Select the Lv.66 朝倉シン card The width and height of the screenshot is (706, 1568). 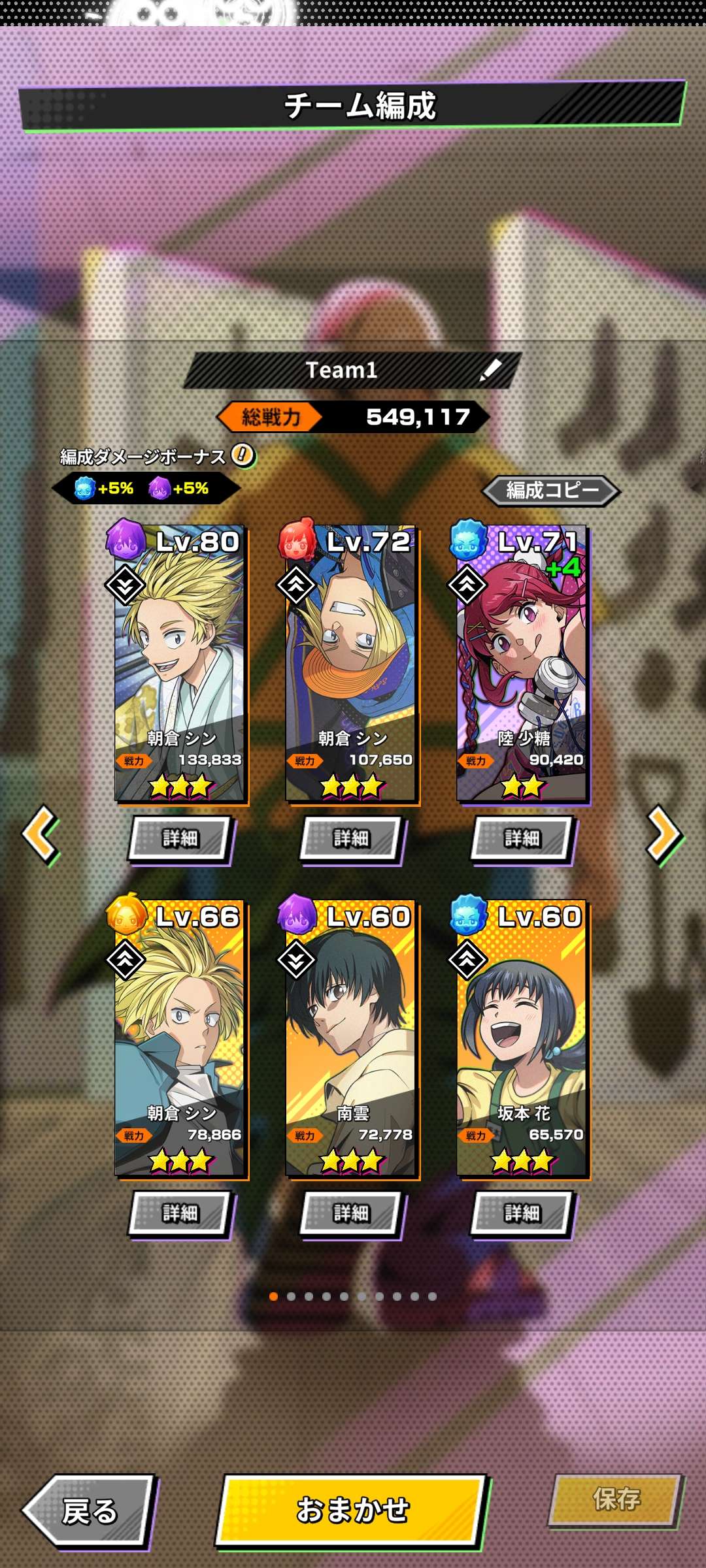point(180,1039)
